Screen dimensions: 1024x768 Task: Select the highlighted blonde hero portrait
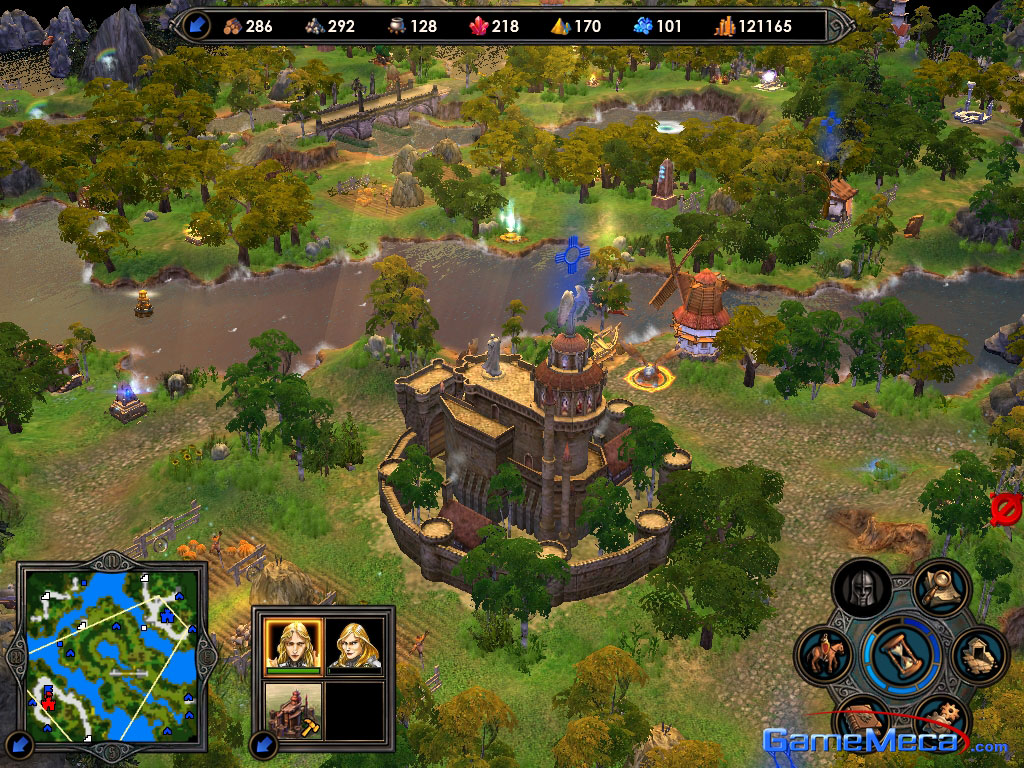click(x=293, y=644)
